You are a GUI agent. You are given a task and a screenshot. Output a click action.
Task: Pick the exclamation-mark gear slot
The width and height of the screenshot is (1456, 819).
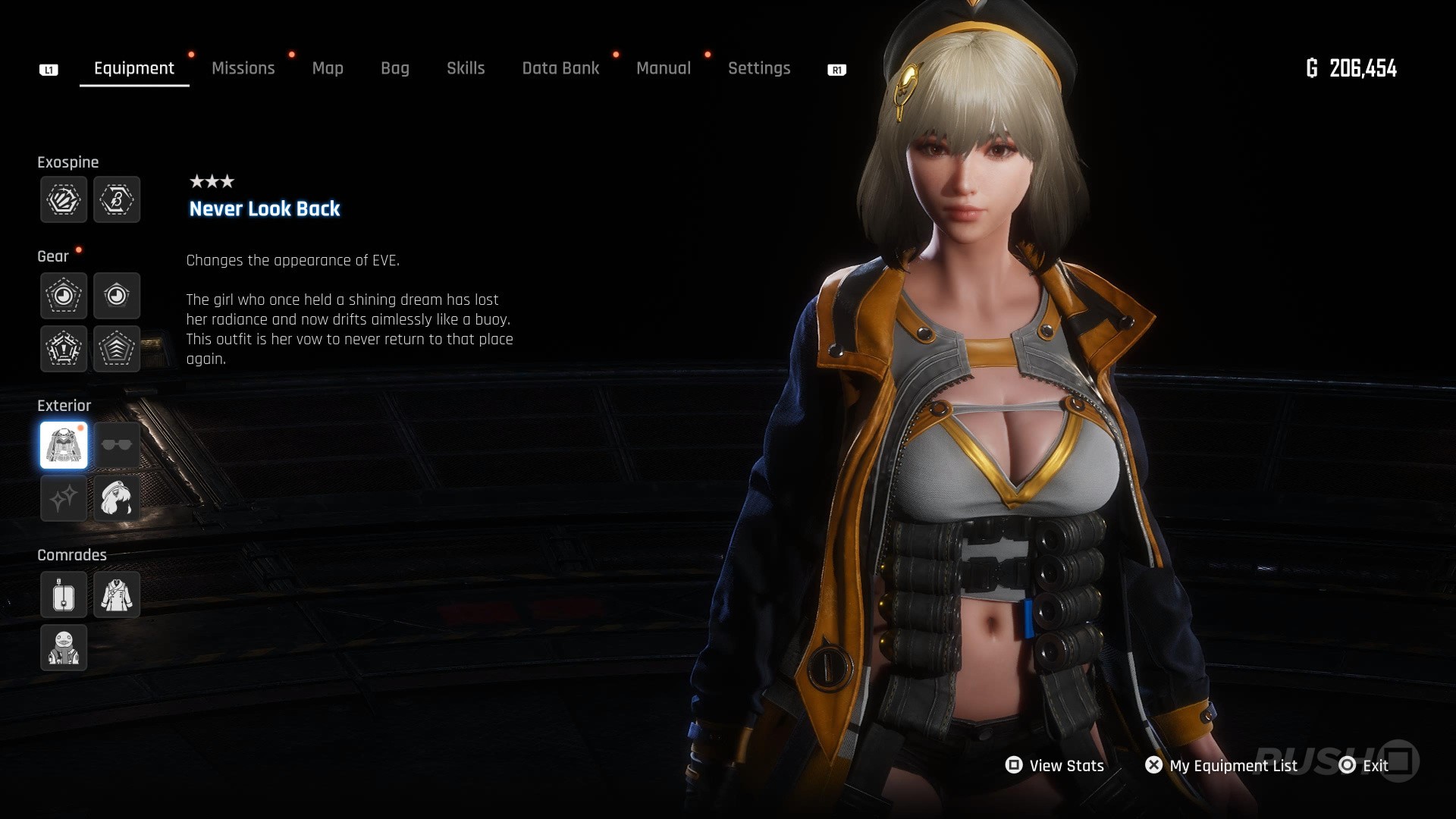[64, 349]
